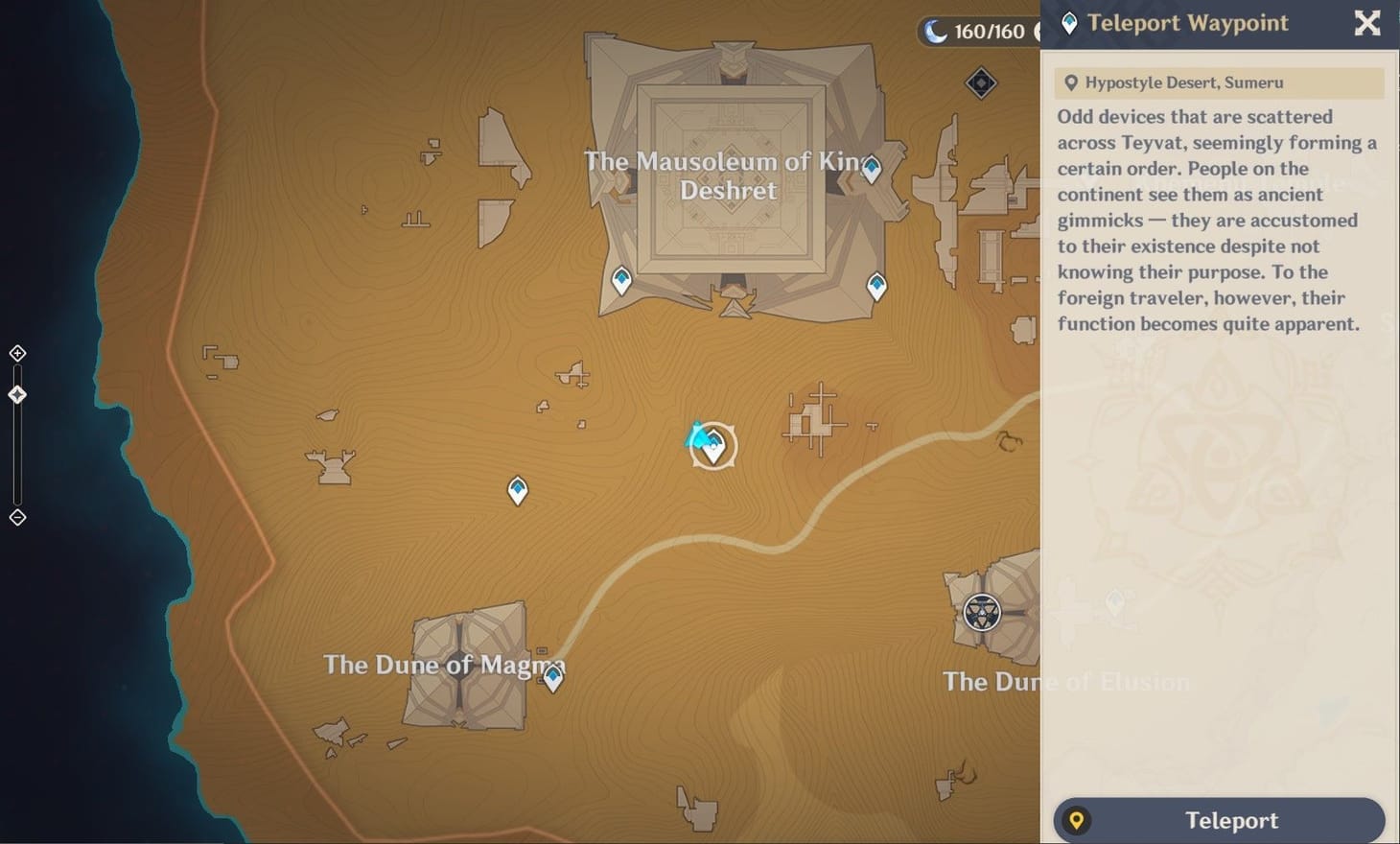Select the teleport waypoint southwest of the Mausoleum
Image resolution: width=1400 pixels, height=844 pixels.
[x=620, y=280]
